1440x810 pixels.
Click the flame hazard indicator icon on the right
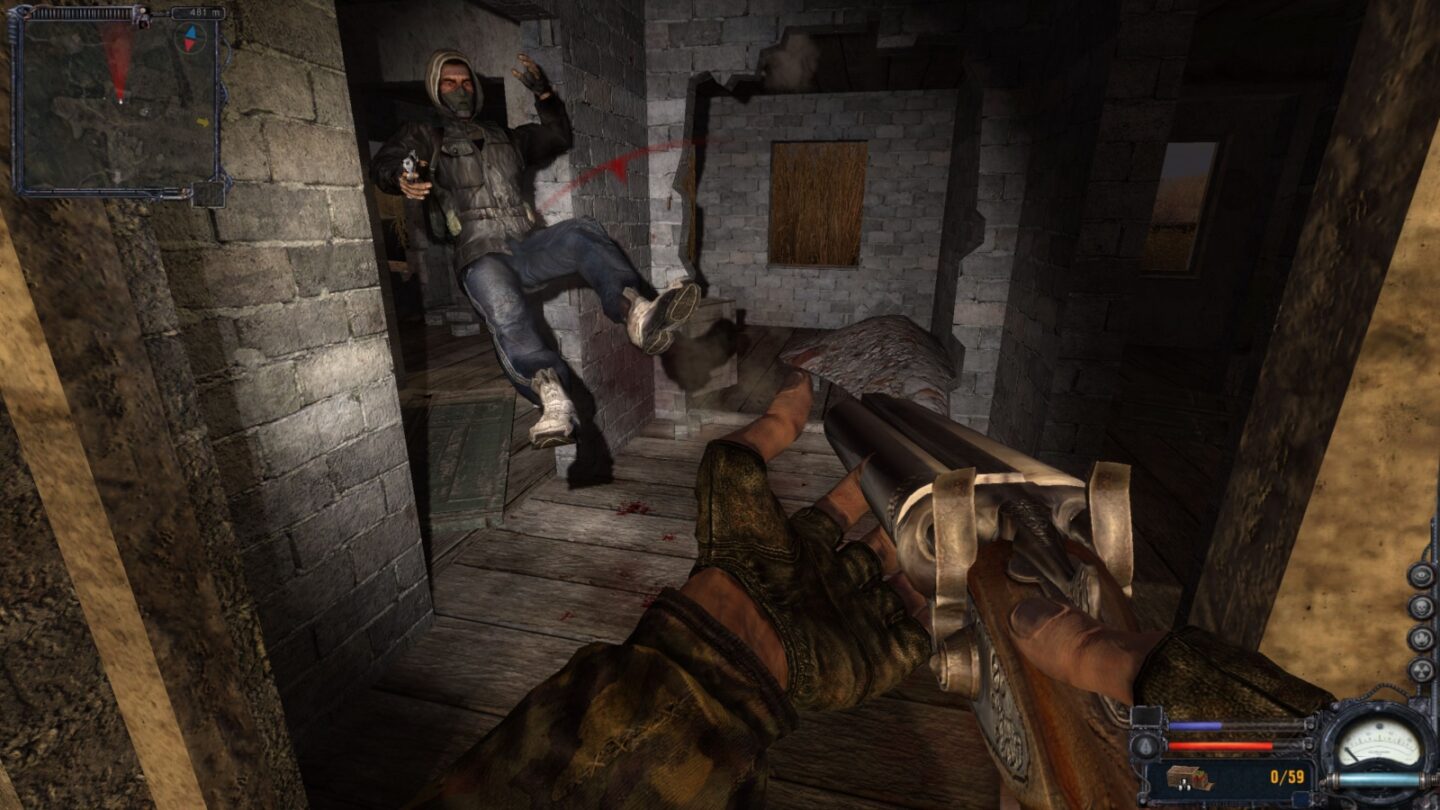point(1420,640)
